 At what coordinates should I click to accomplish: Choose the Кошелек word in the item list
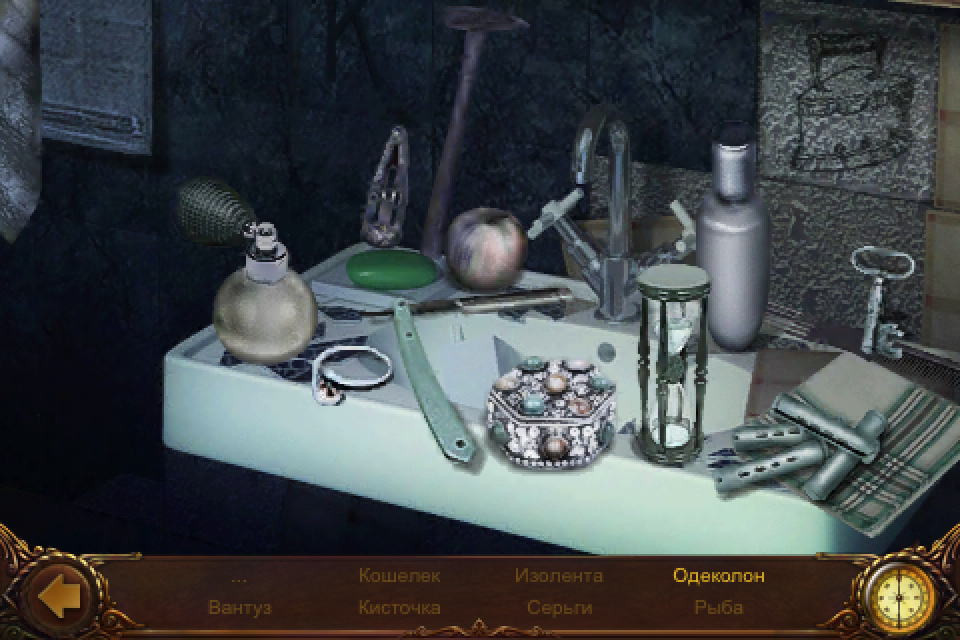coord(399,576)
